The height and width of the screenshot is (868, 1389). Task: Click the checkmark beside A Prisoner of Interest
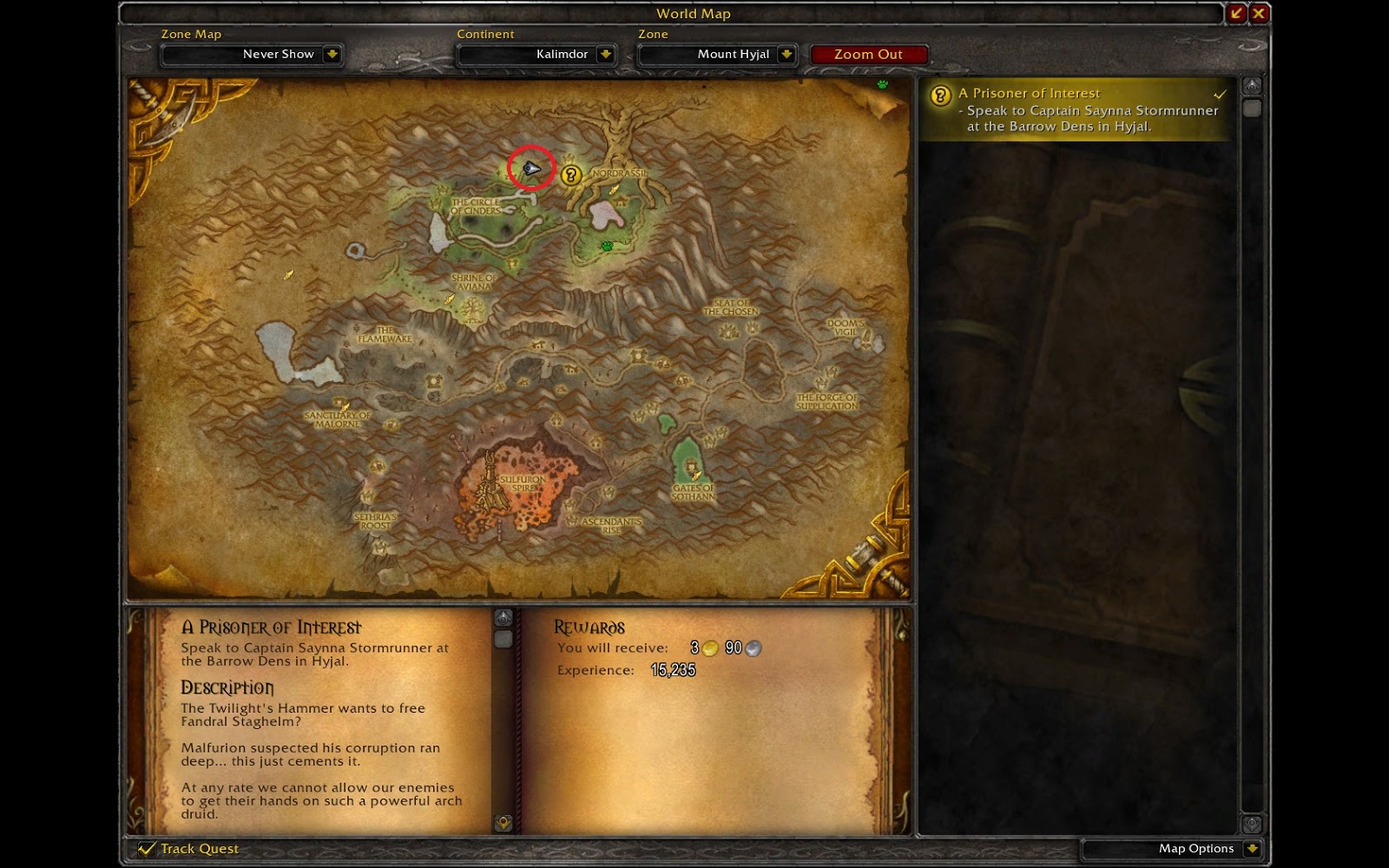(1221, 93)
